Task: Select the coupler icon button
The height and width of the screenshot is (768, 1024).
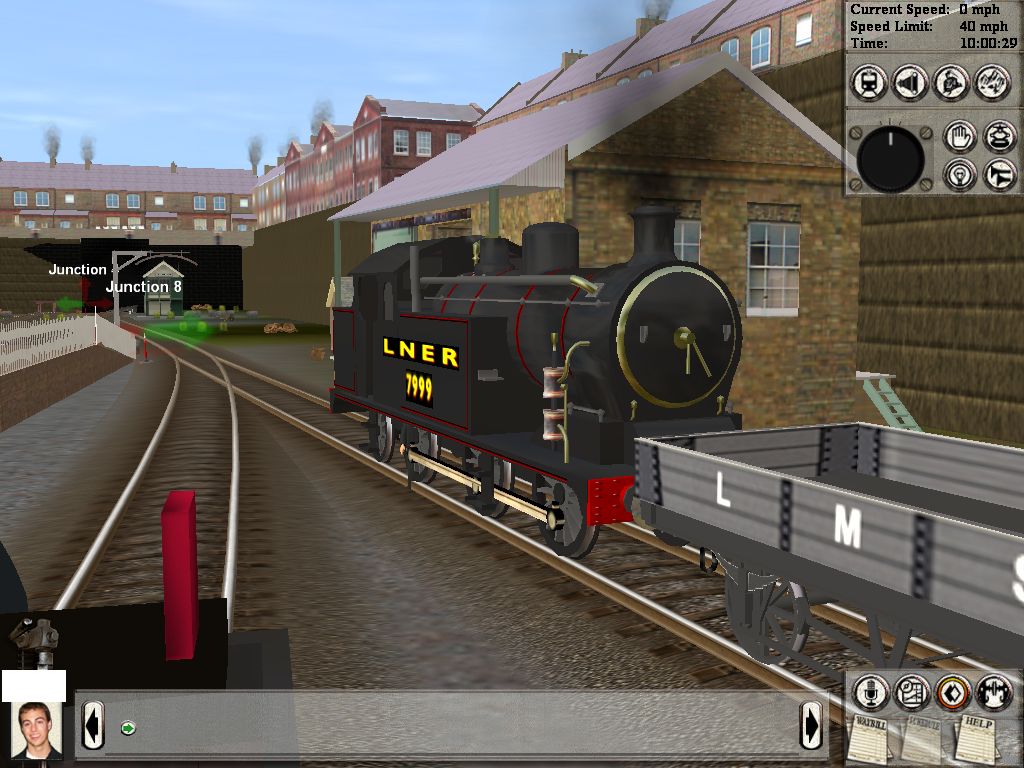Action: 994,691
